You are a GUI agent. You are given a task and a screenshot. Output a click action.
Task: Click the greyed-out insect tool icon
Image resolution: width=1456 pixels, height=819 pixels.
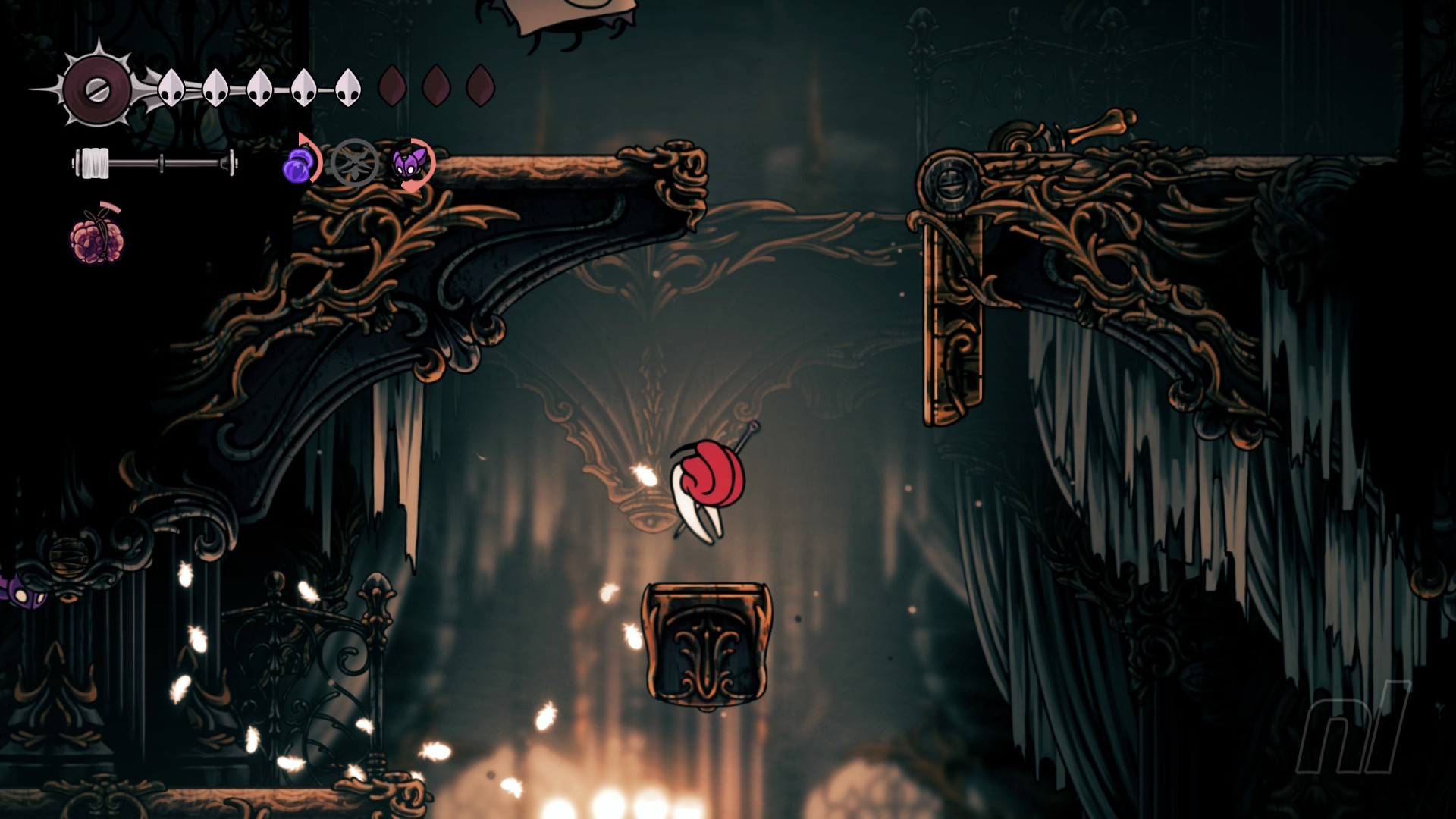(x=354, y=162)
